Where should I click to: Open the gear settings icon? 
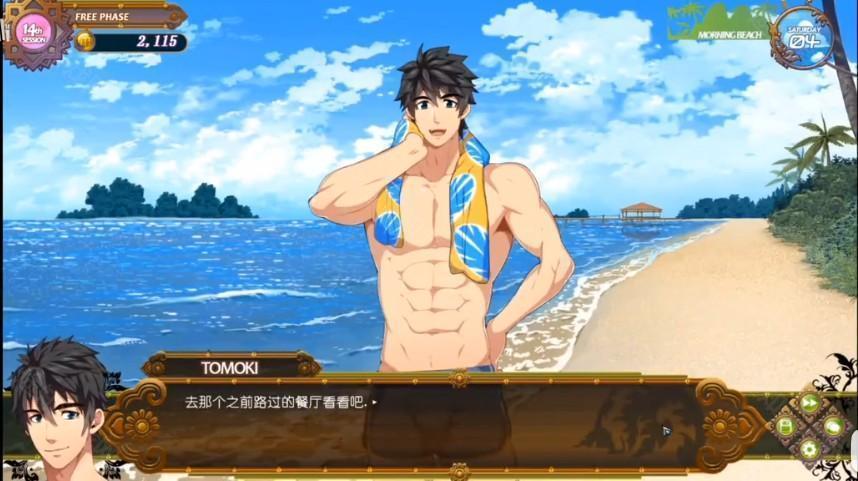809,449
